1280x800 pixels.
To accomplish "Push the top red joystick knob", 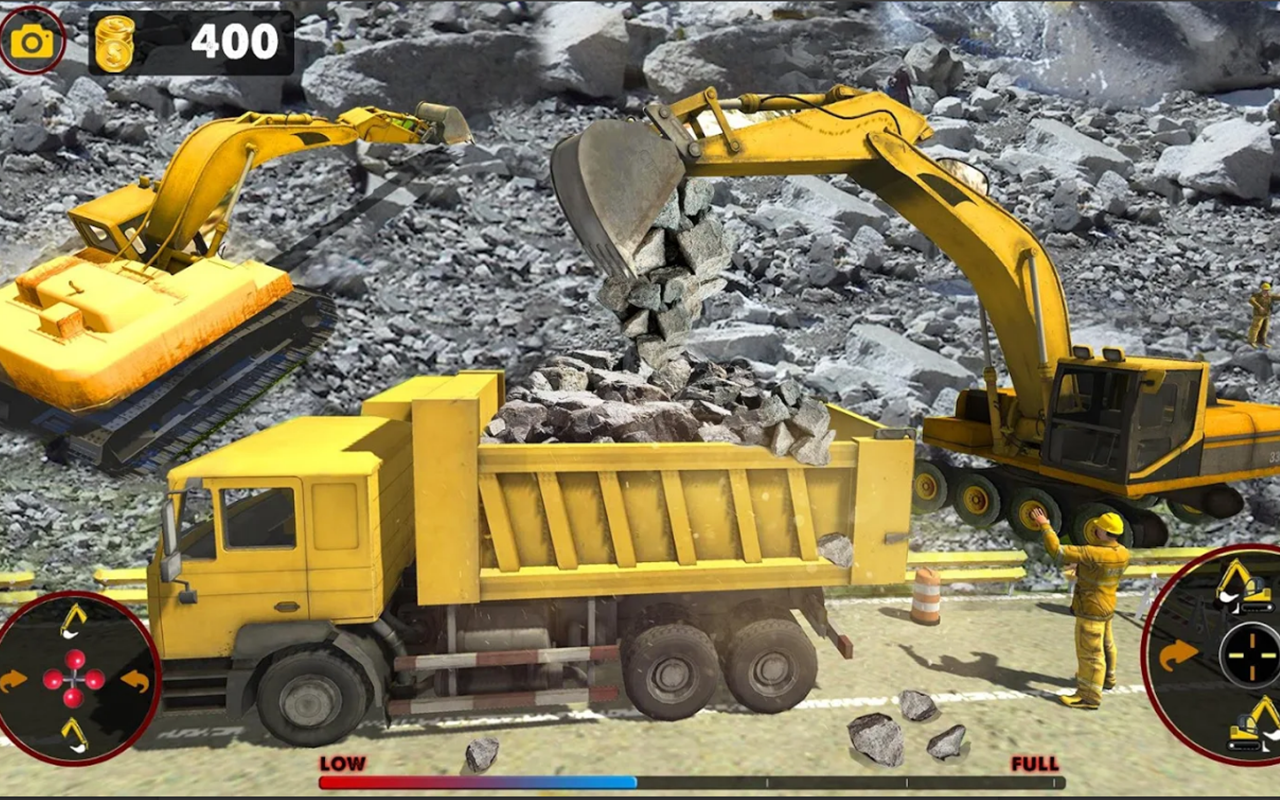I will 74,658.
